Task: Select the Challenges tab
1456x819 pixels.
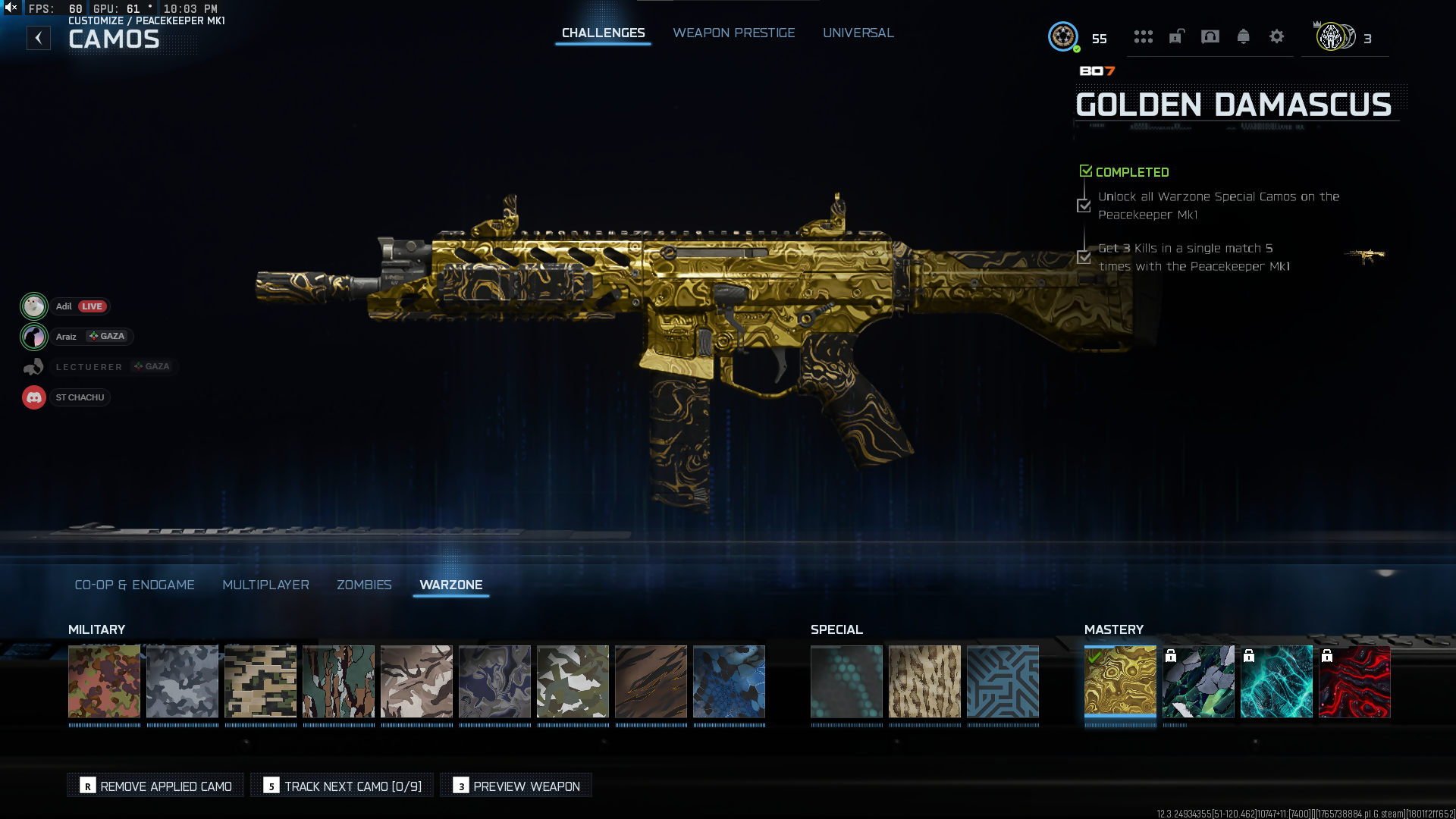Action: (x=603, y=33)
